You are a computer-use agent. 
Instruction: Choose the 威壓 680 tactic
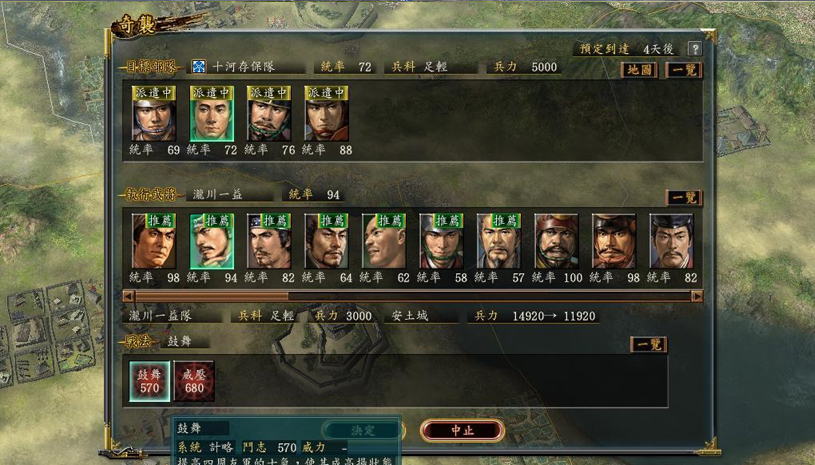194,381
